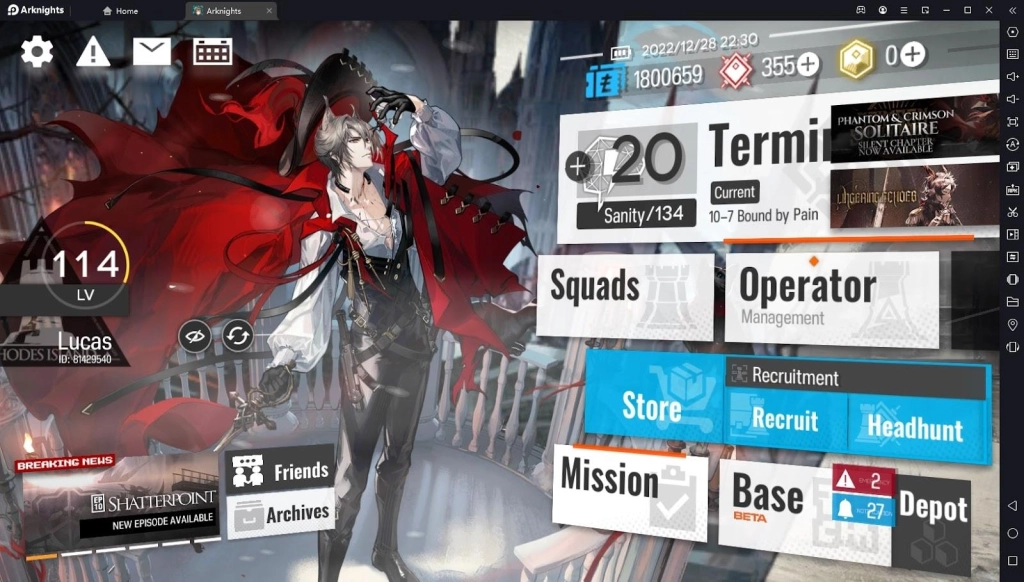Viewport: 1024px width, 582px height.
Task: Open the gear Settings icon
Action: (37, 51)
